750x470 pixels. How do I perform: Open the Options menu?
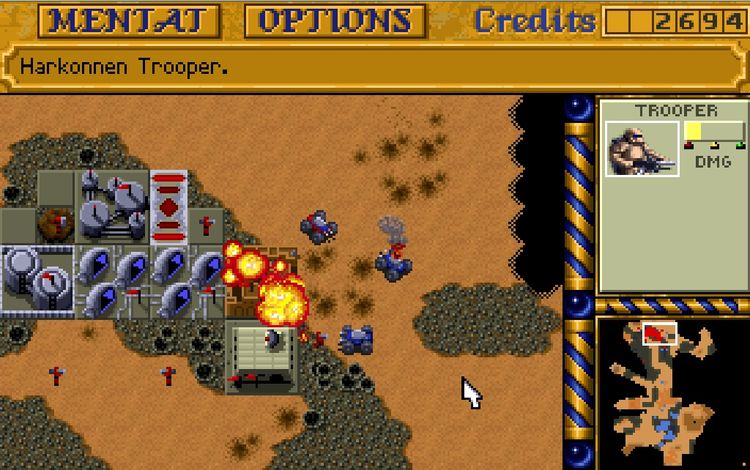pyautogui.click(x=335, y=21)
